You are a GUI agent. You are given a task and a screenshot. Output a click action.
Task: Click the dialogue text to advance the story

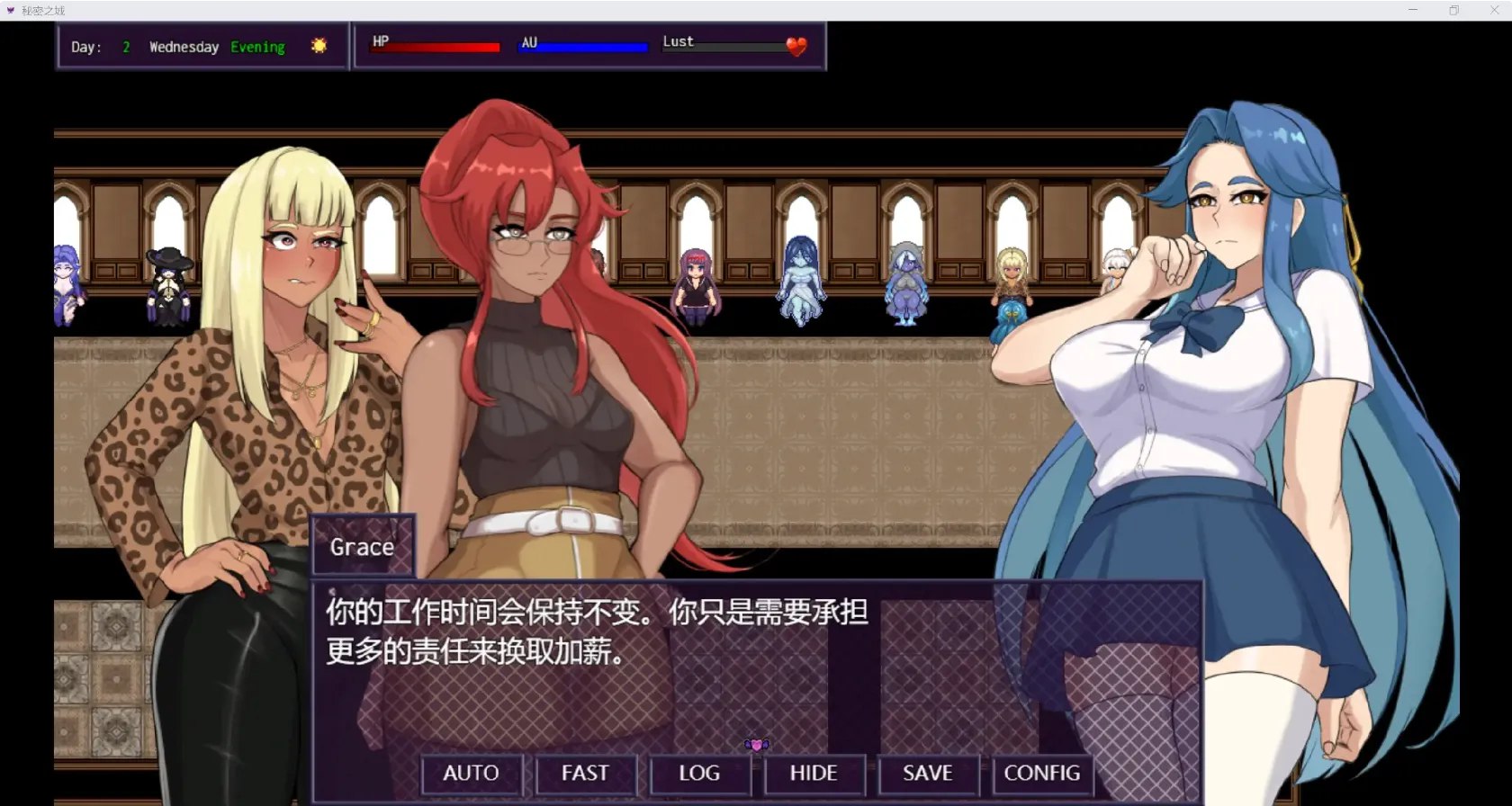[594, 634]
